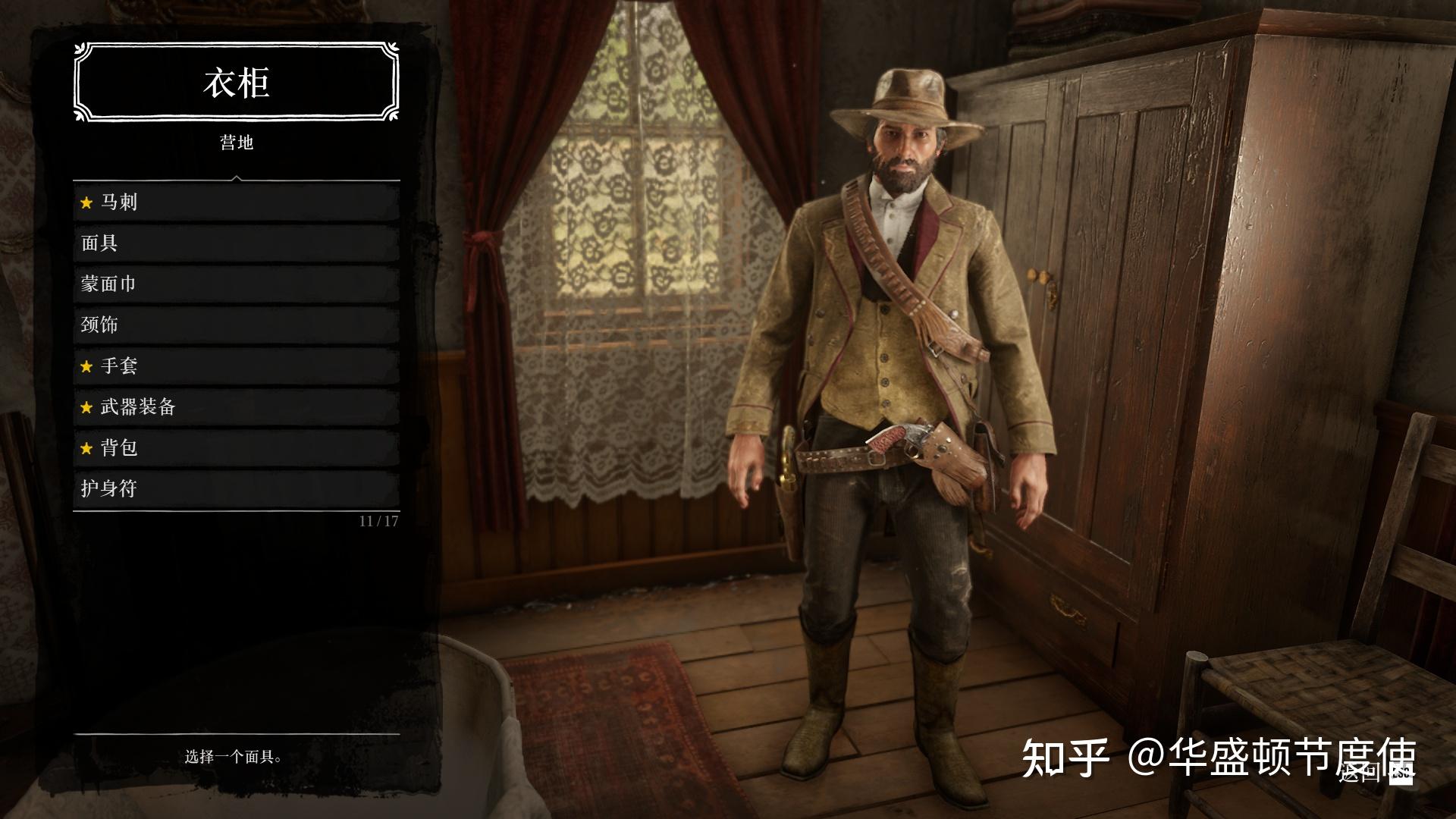Image resolution: width=1456 pixels, height=819 pixels.
Task: Choose the 蒙面巾 (bandana) option
Action: [236, 284]
